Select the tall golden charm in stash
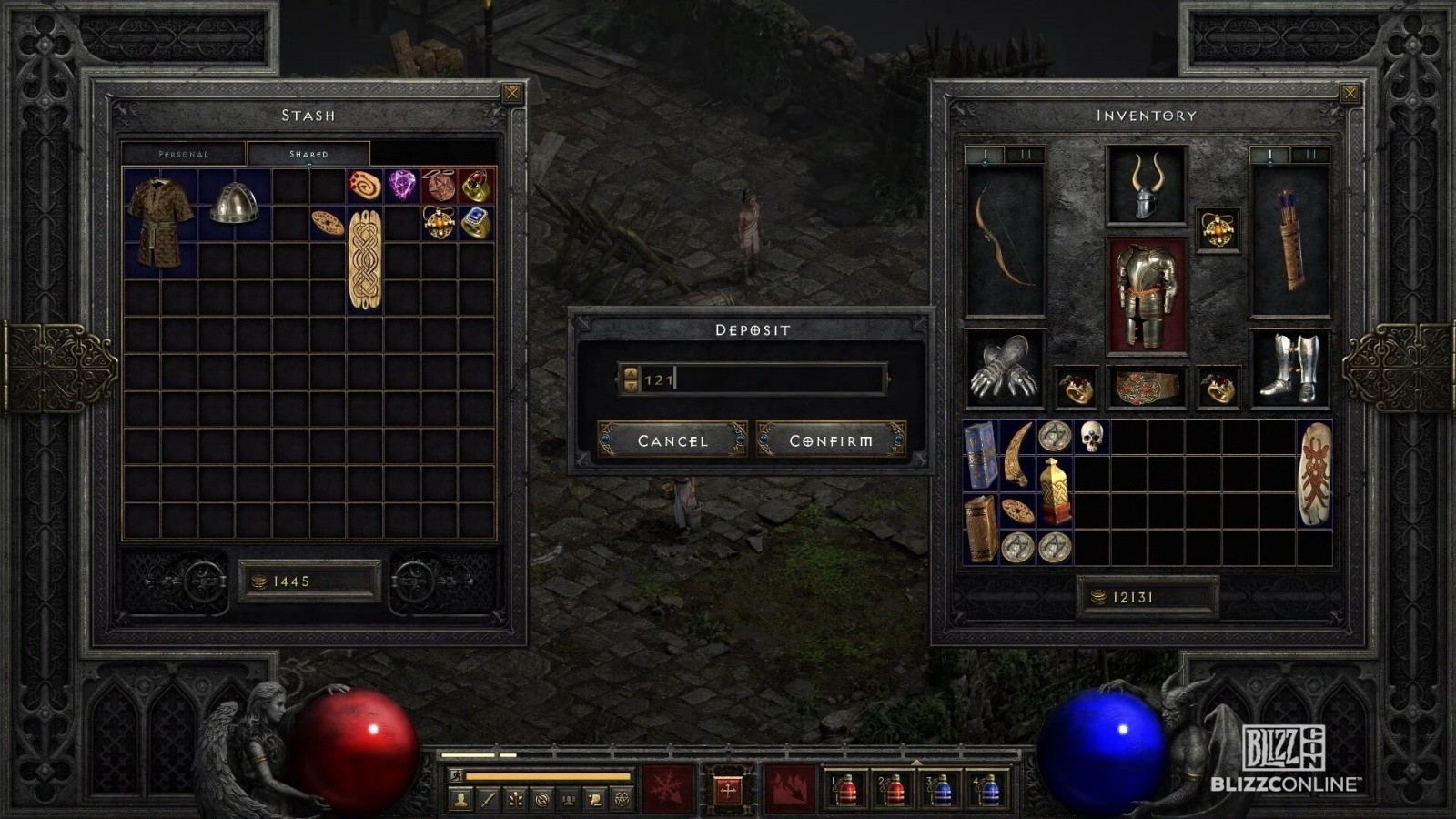 coord(365,259)
